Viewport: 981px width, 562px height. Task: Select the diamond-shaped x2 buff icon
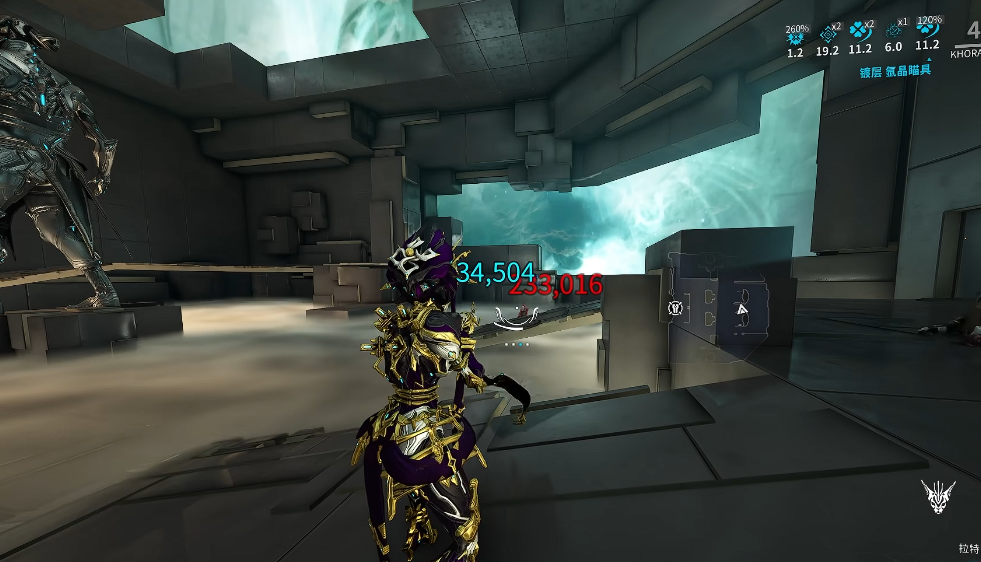coord(827,34)
